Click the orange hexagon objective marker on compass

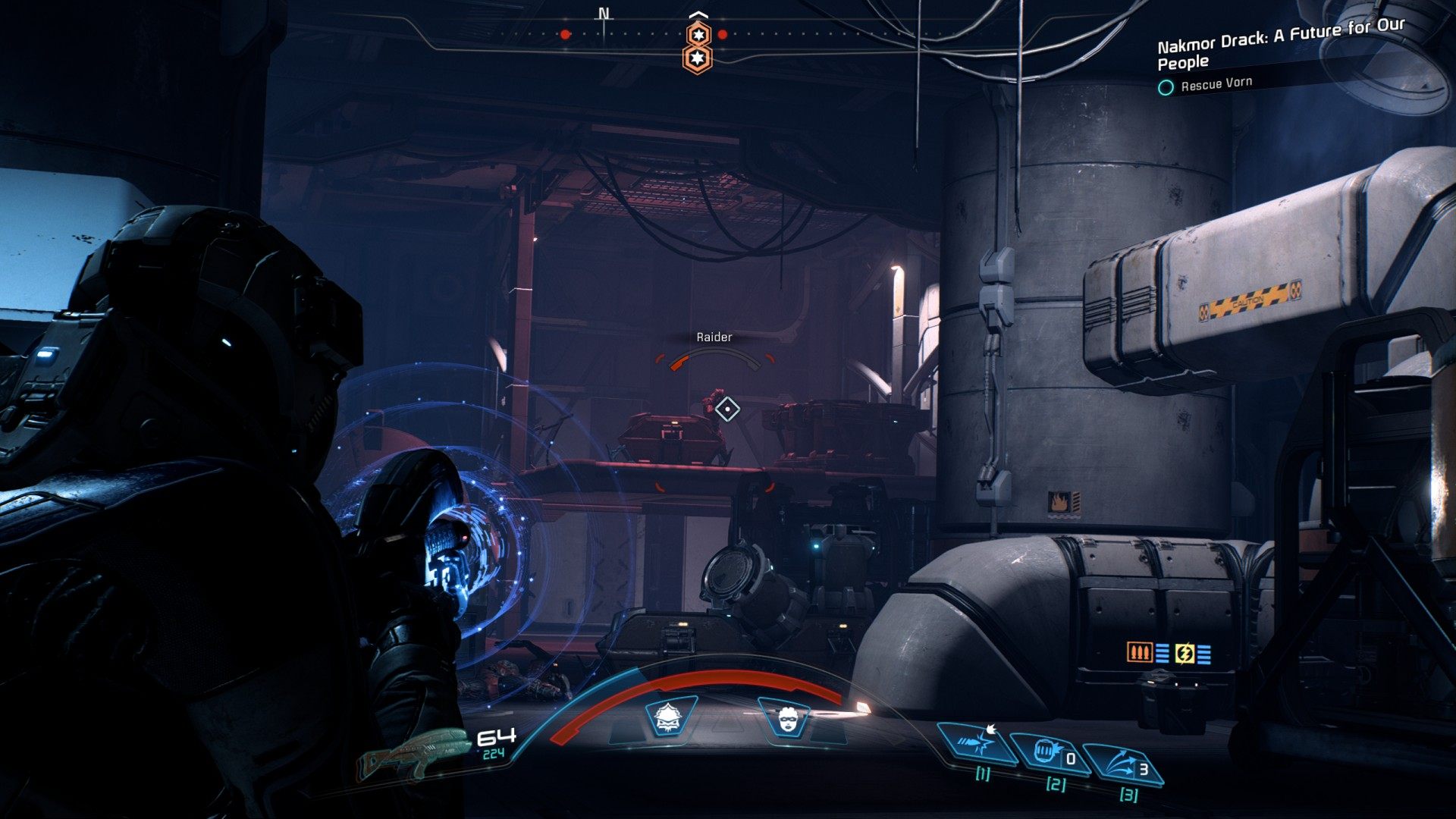pyautogui.click(x=698, y=47)
